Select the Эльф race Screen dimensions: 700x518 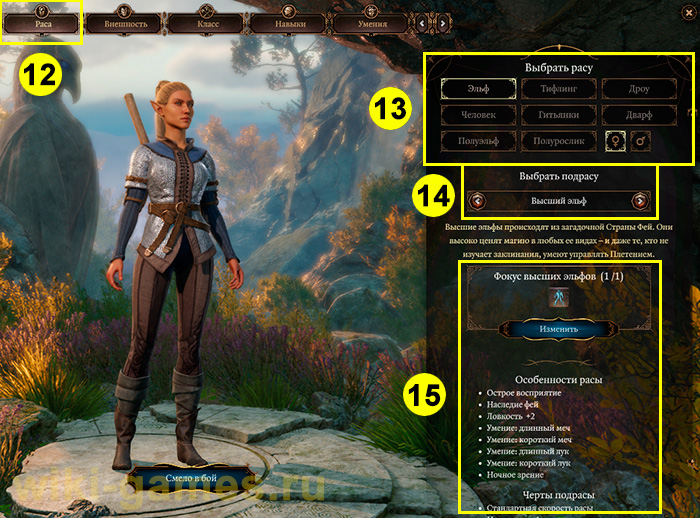478,89
